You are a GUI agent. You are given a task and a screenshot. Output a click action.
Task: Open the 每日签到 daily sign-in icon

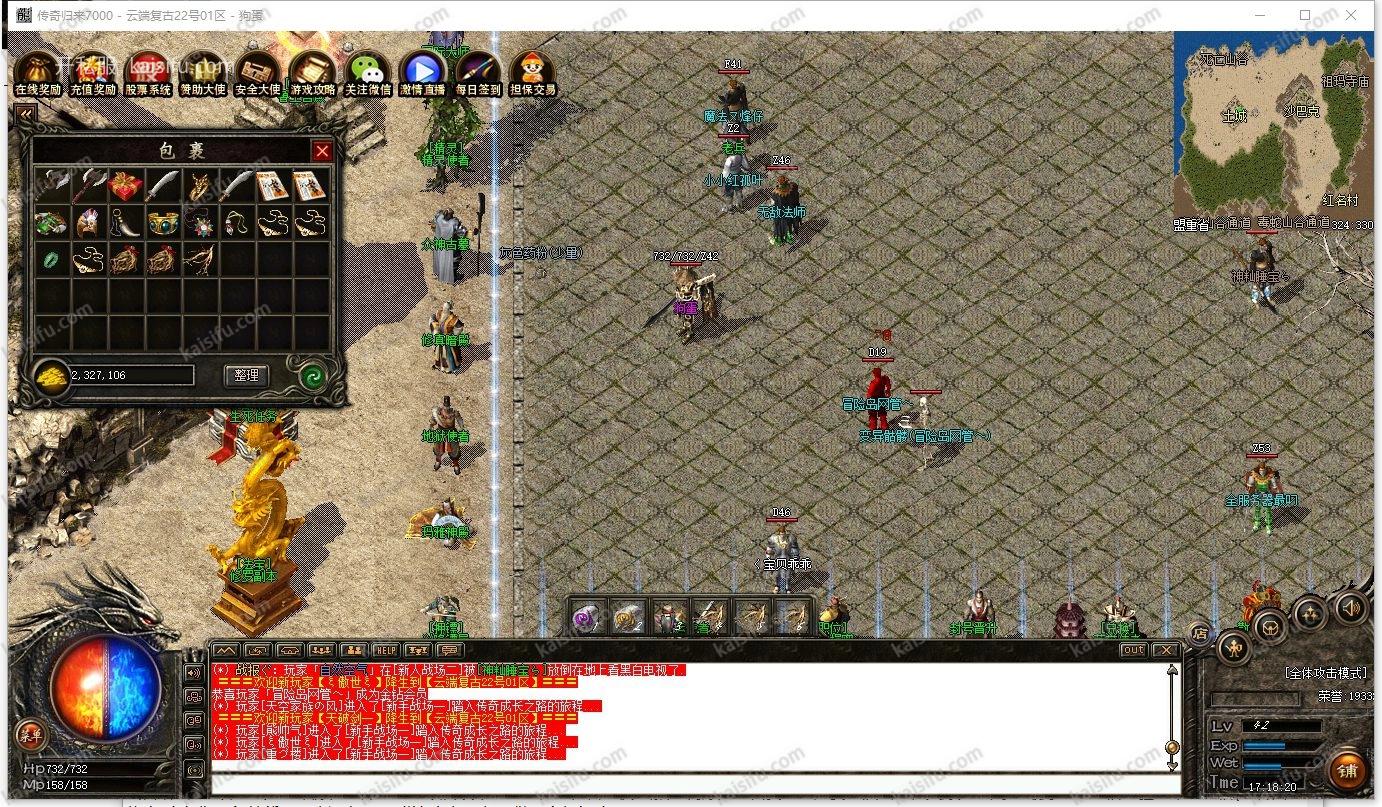pyautogui.click(x=478, y=74)
